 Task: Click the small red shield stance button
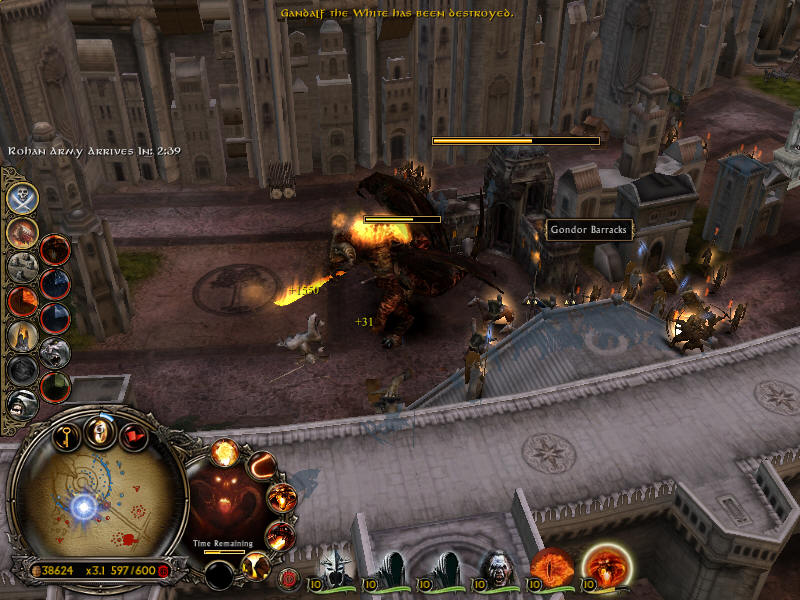pyautogui.click(x=289, y=577)
